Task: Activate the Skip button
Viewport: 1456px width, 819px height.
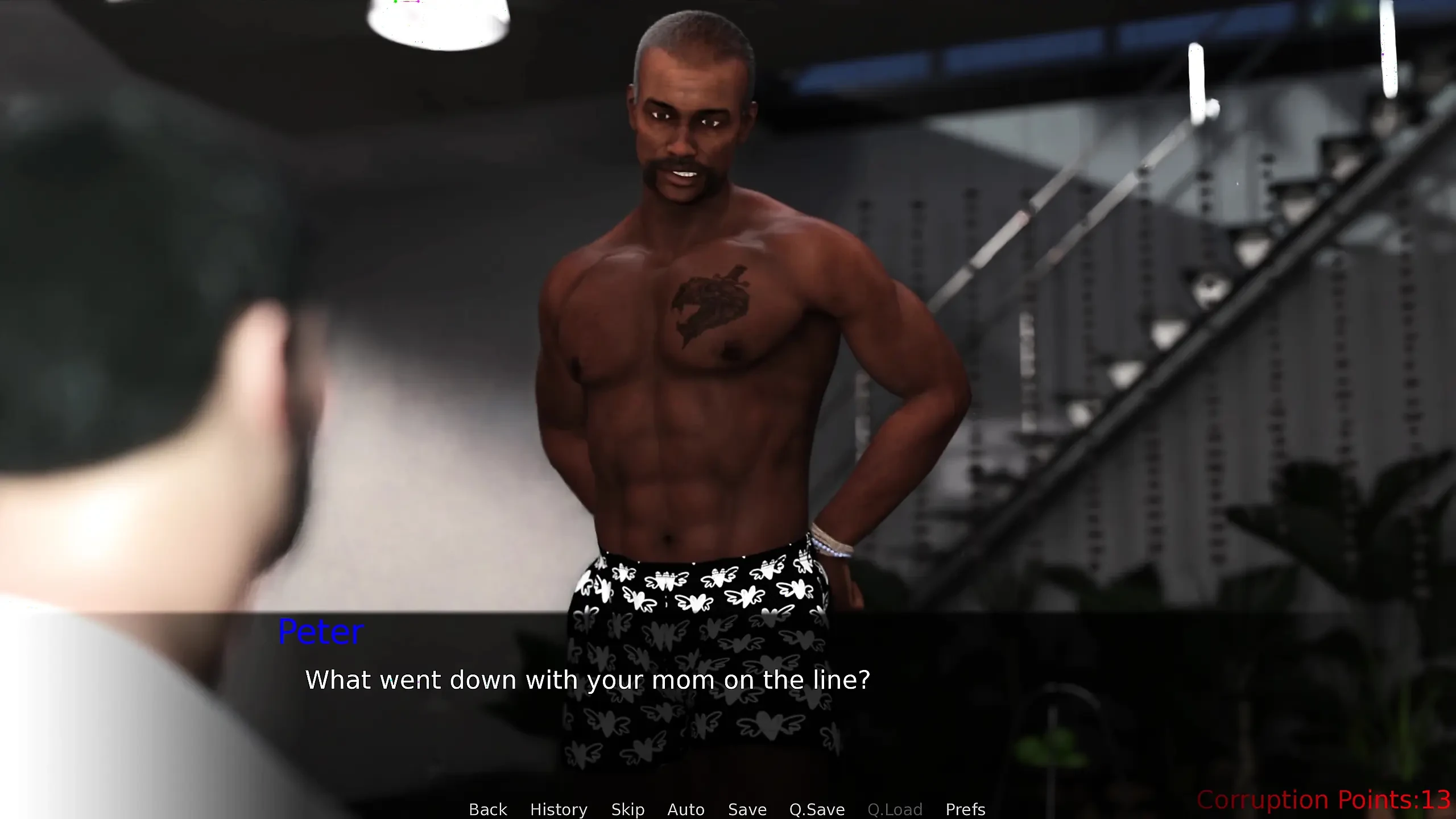Action: pos(628,809)
